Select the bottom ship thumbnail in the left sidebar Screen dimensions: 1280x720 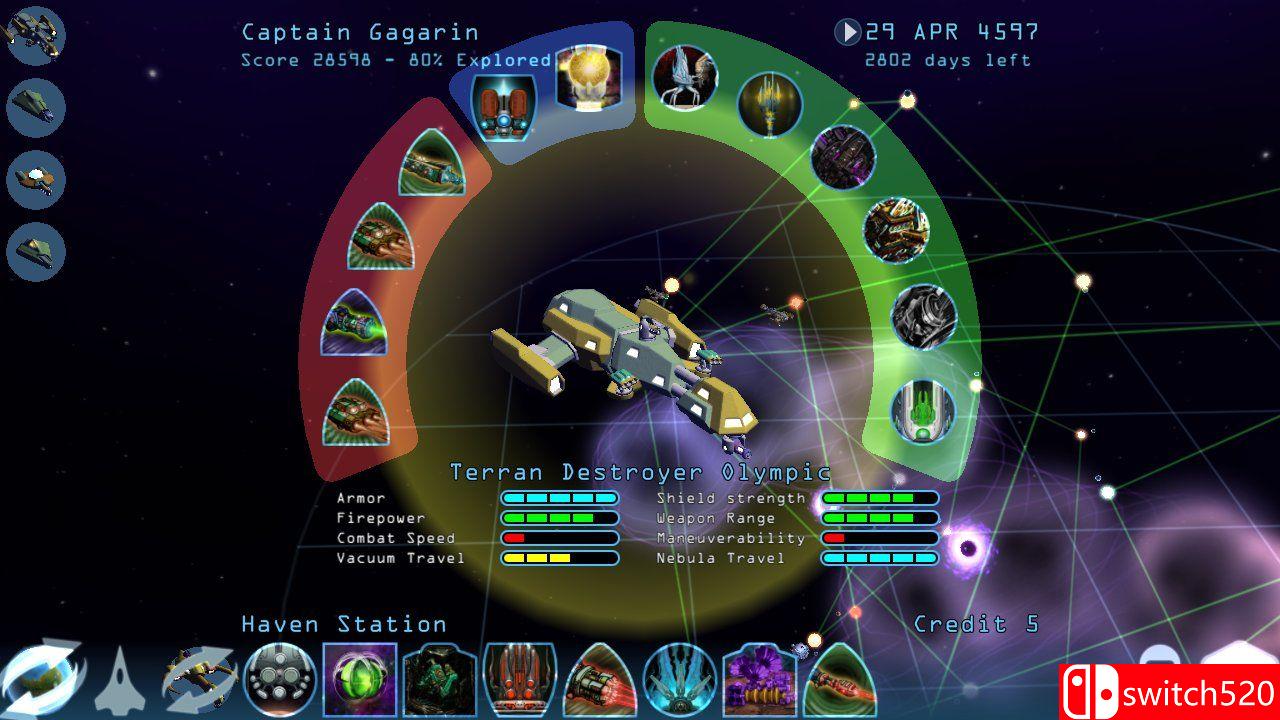click(x=35, y=252)
